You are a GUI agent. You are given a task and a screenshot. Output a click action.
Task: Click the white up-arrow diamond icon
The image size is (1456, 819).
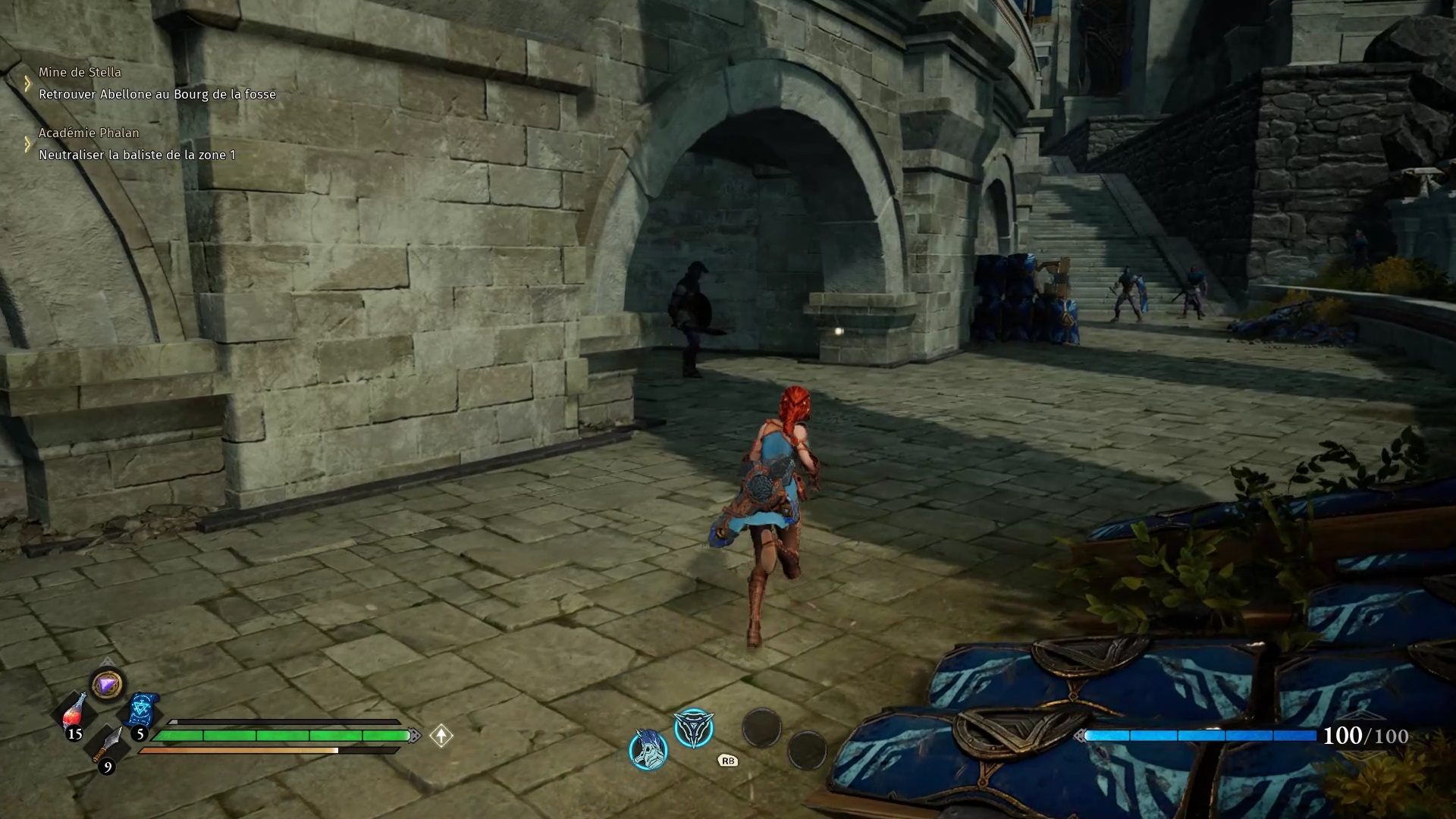click(x=441, y=736)
